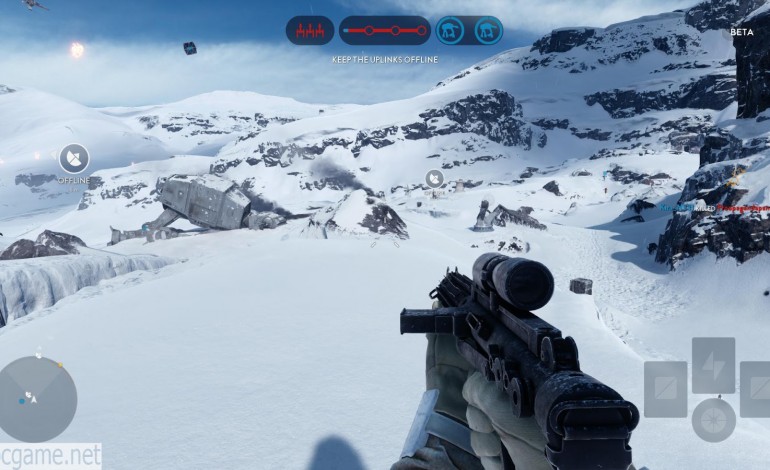Click the first AT-AT walker status icon

(450, 30)
